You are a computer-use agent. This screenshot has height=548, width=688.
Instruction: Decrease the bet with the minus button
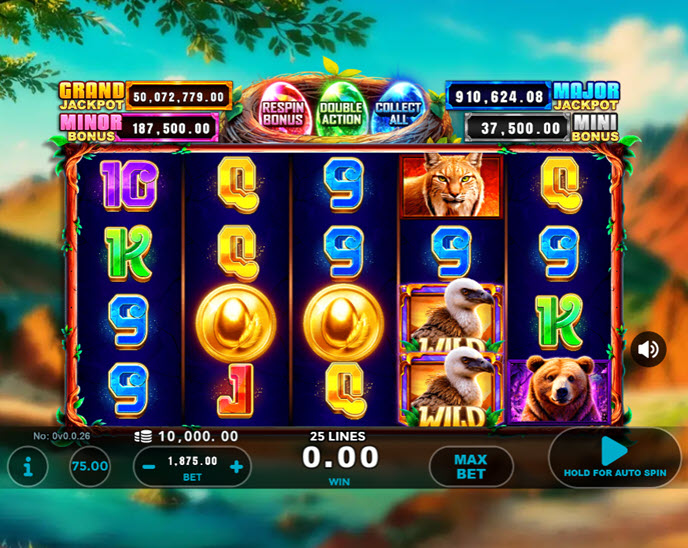click(x=148, y=467)
